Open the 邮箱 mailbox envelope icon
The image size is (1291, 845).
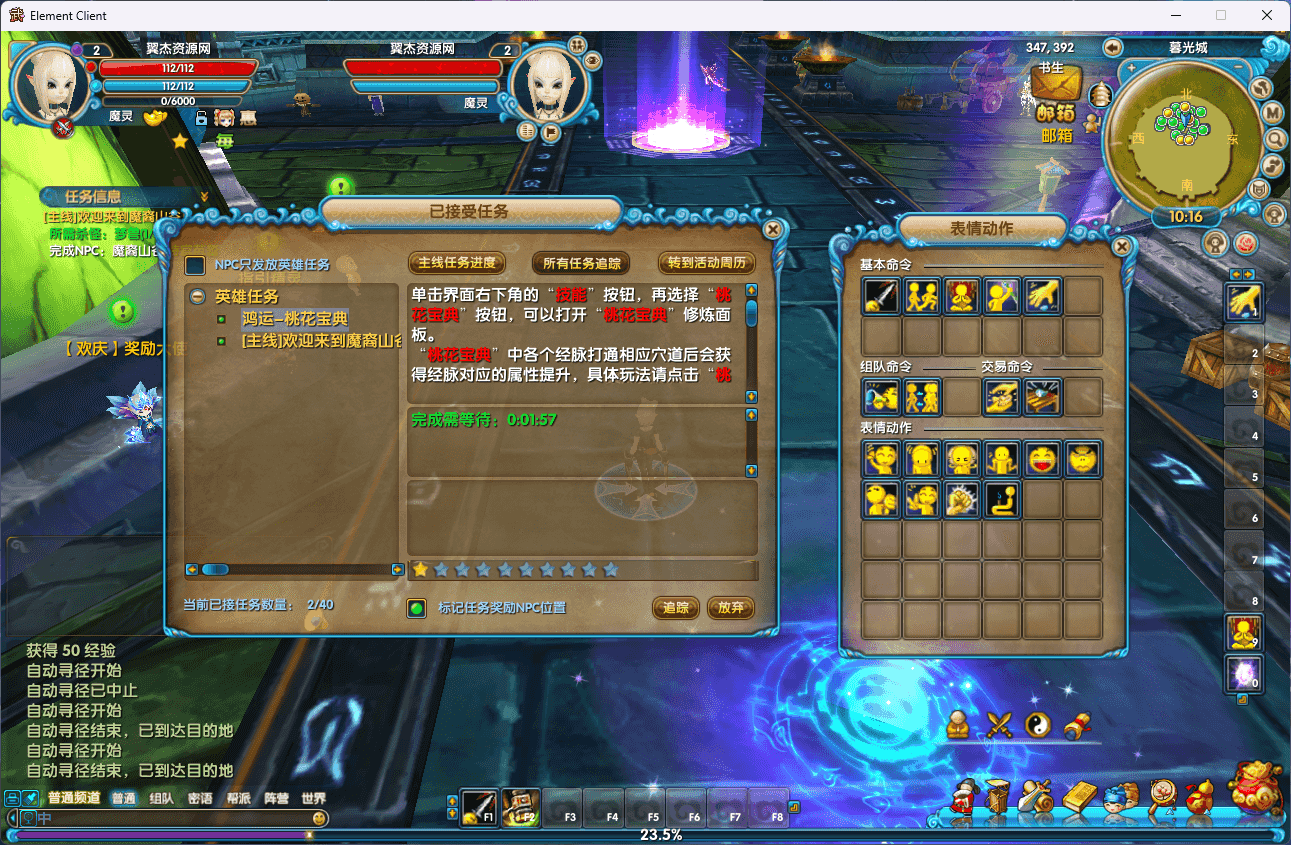[1056, 84]
